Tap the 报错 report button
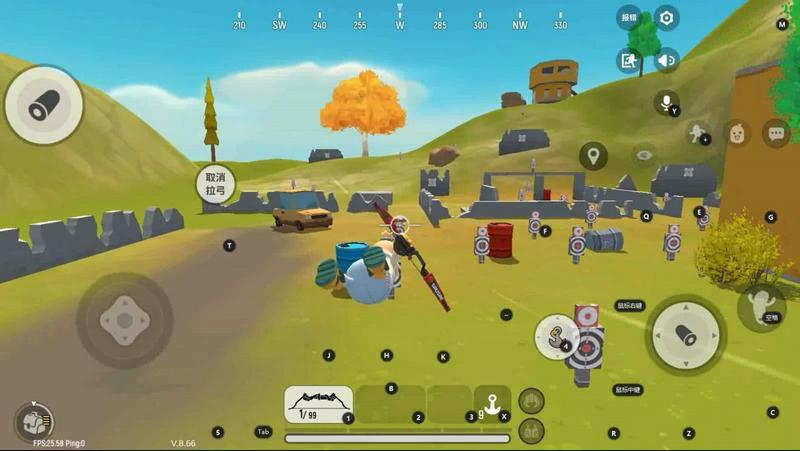 (629, 17)
